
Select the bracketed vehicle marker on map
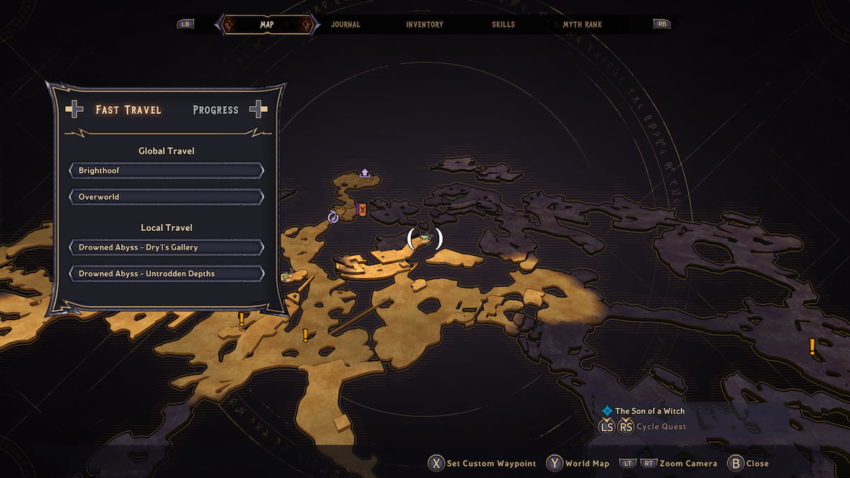(425, 238)
